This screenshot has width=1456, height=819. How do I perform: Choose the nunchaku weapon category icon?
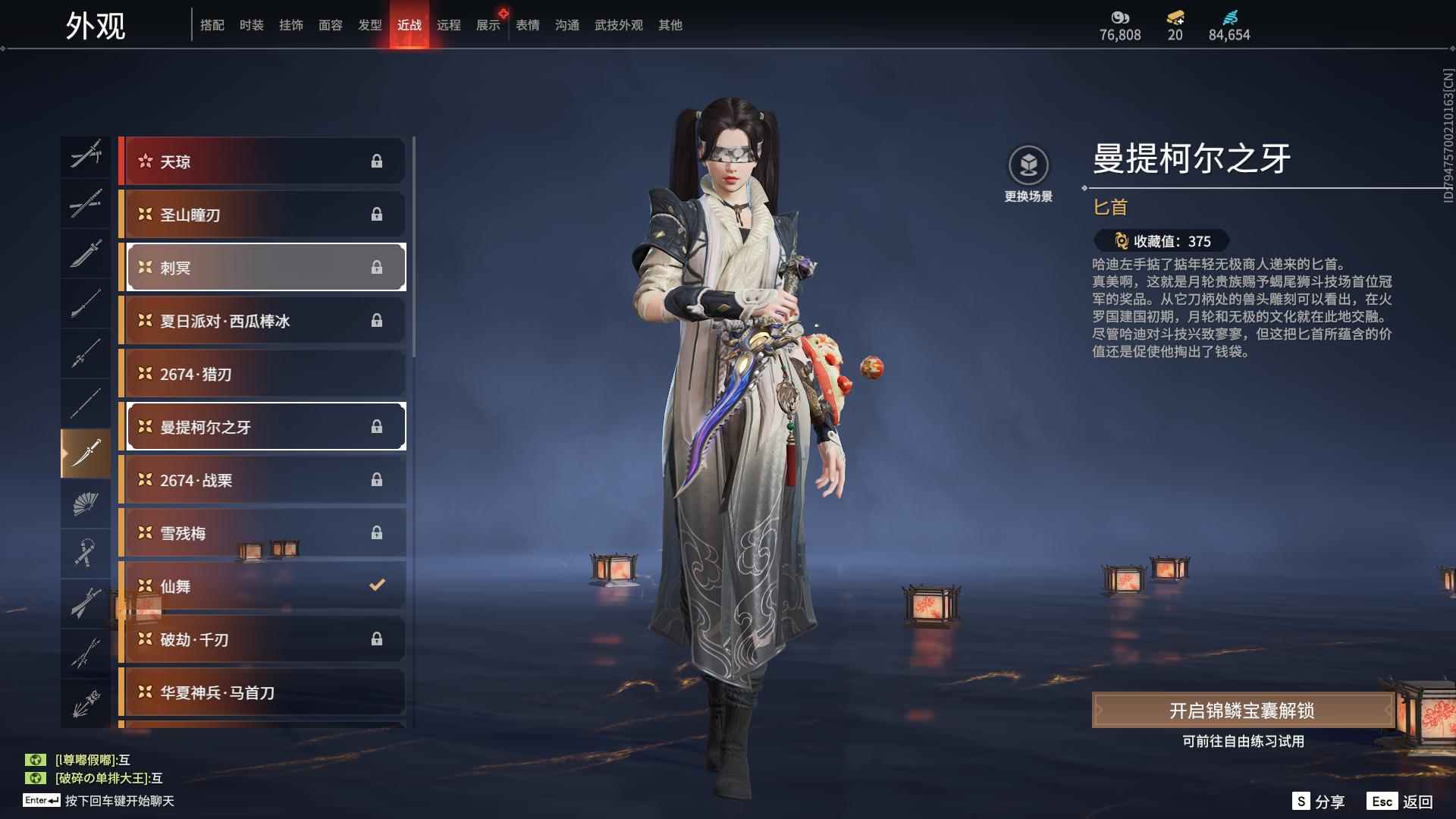click(86, 553)
